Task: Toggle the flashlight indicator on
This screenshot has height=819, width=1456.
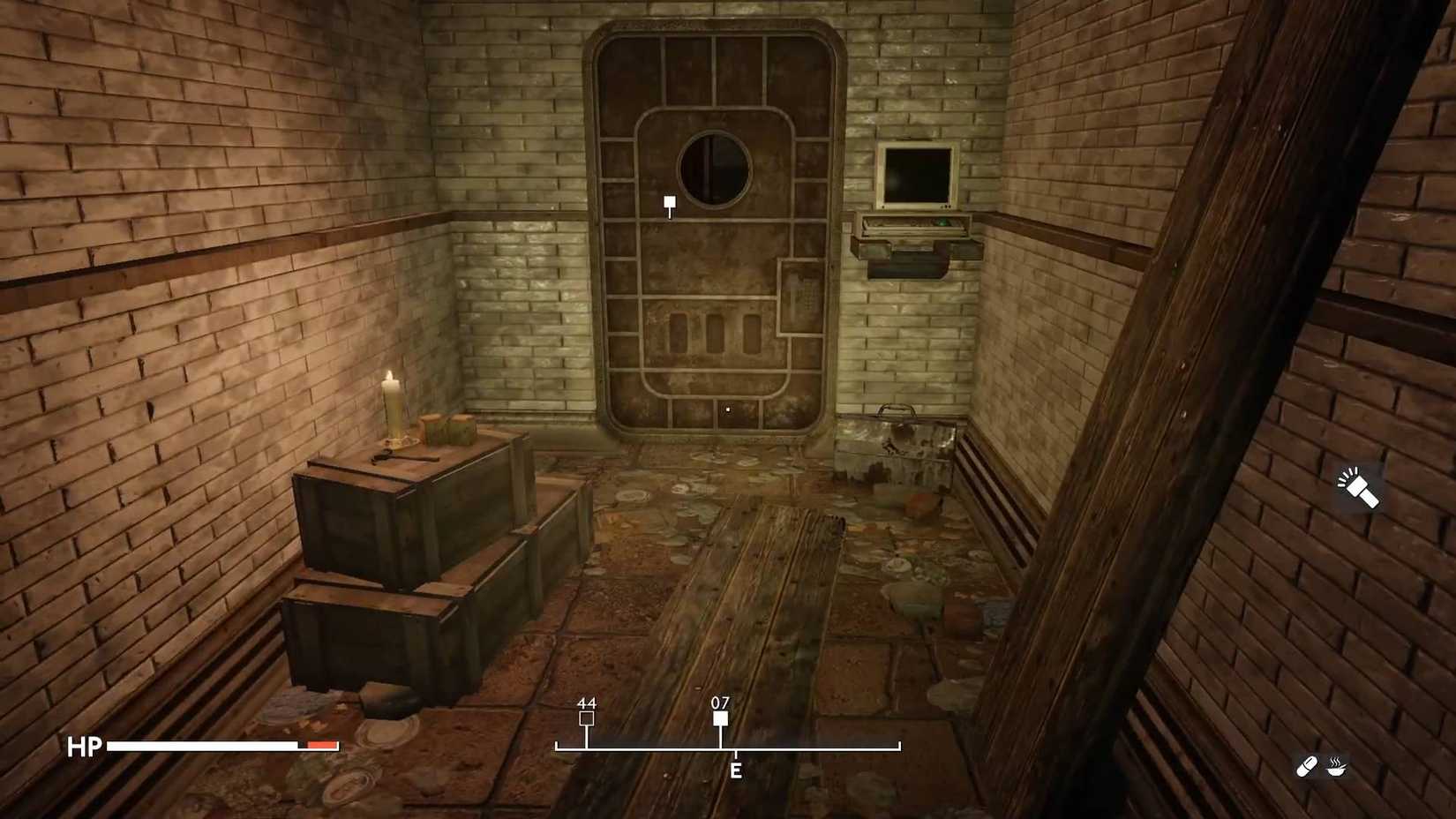Action: click(x=1356, y=488)
